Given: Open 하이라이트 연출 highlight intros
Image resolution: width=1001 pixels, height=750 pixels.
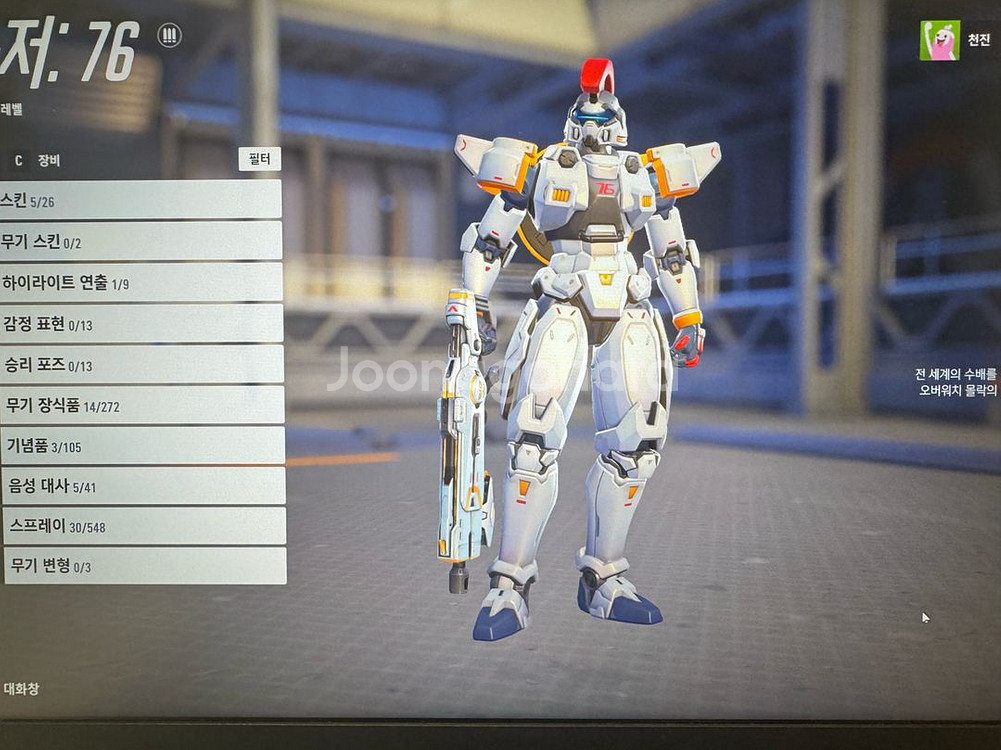Looking at the screenshot, I should click(140, 283).
